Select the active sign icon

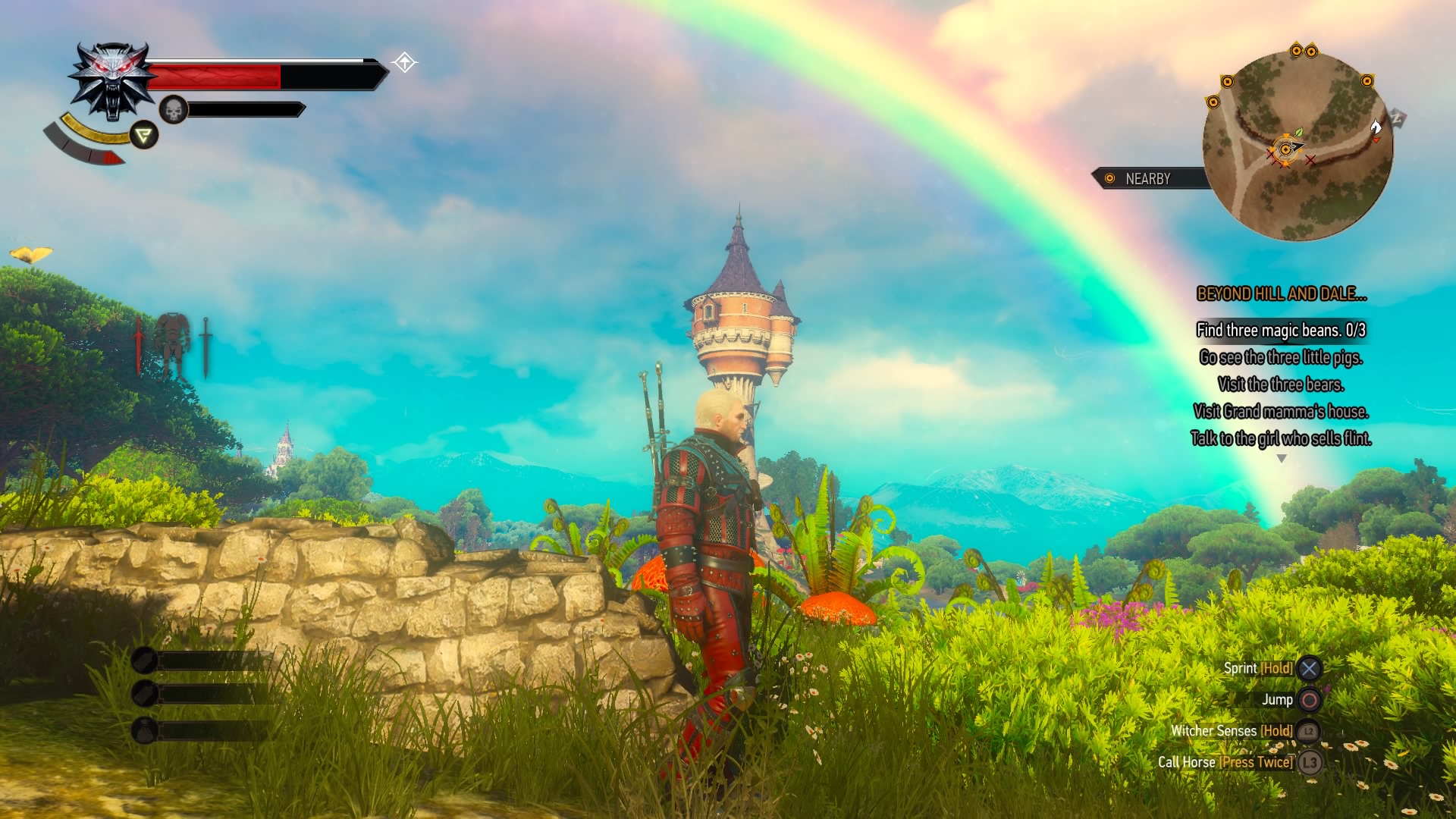(143, 136)
